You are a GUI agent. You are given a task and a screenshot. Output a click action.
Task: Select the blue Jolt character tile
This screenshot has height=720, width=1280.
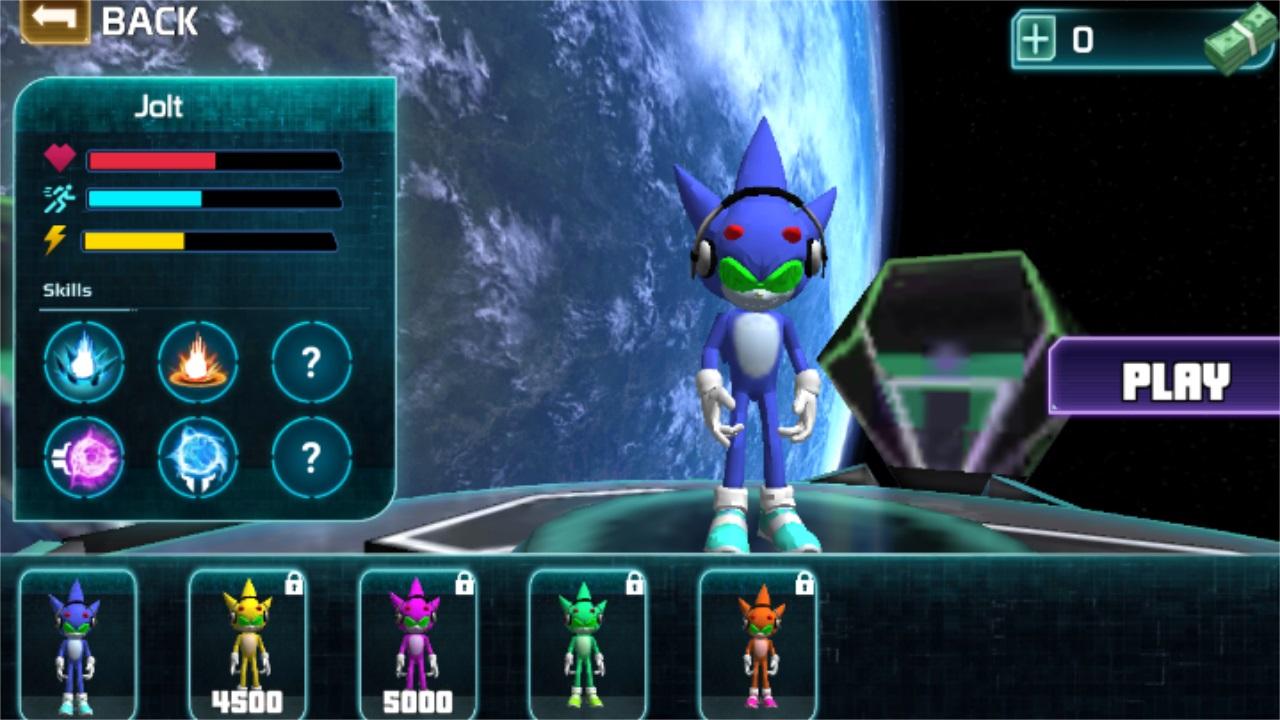tap(78, 642)
